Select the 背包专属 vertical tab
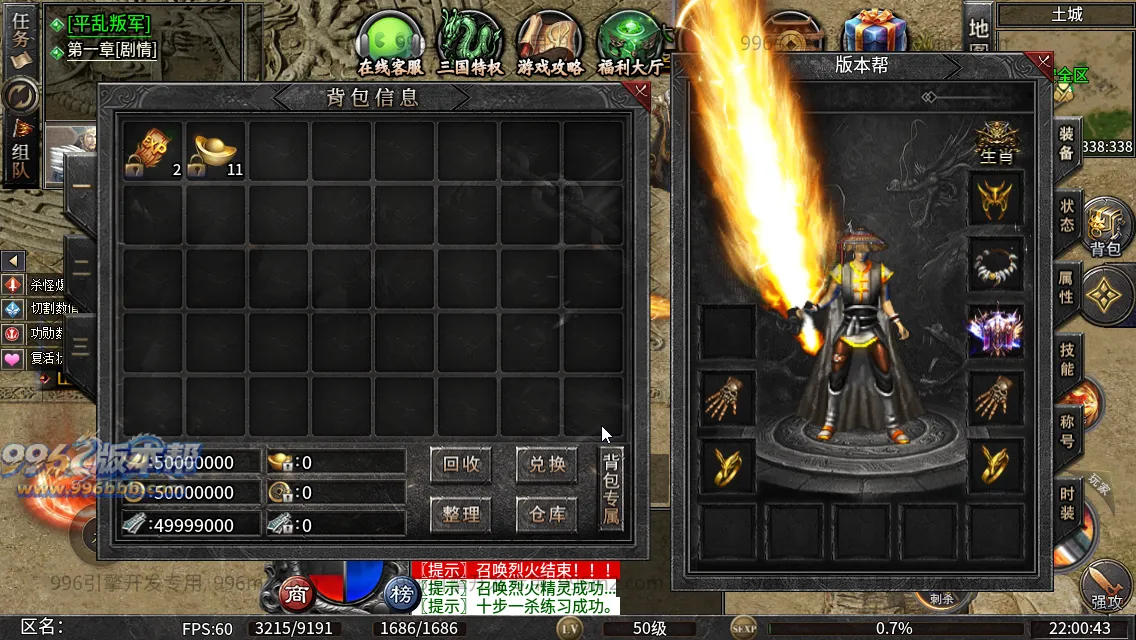This screenshot has width=1136, height=640. [x=611, y=488]
